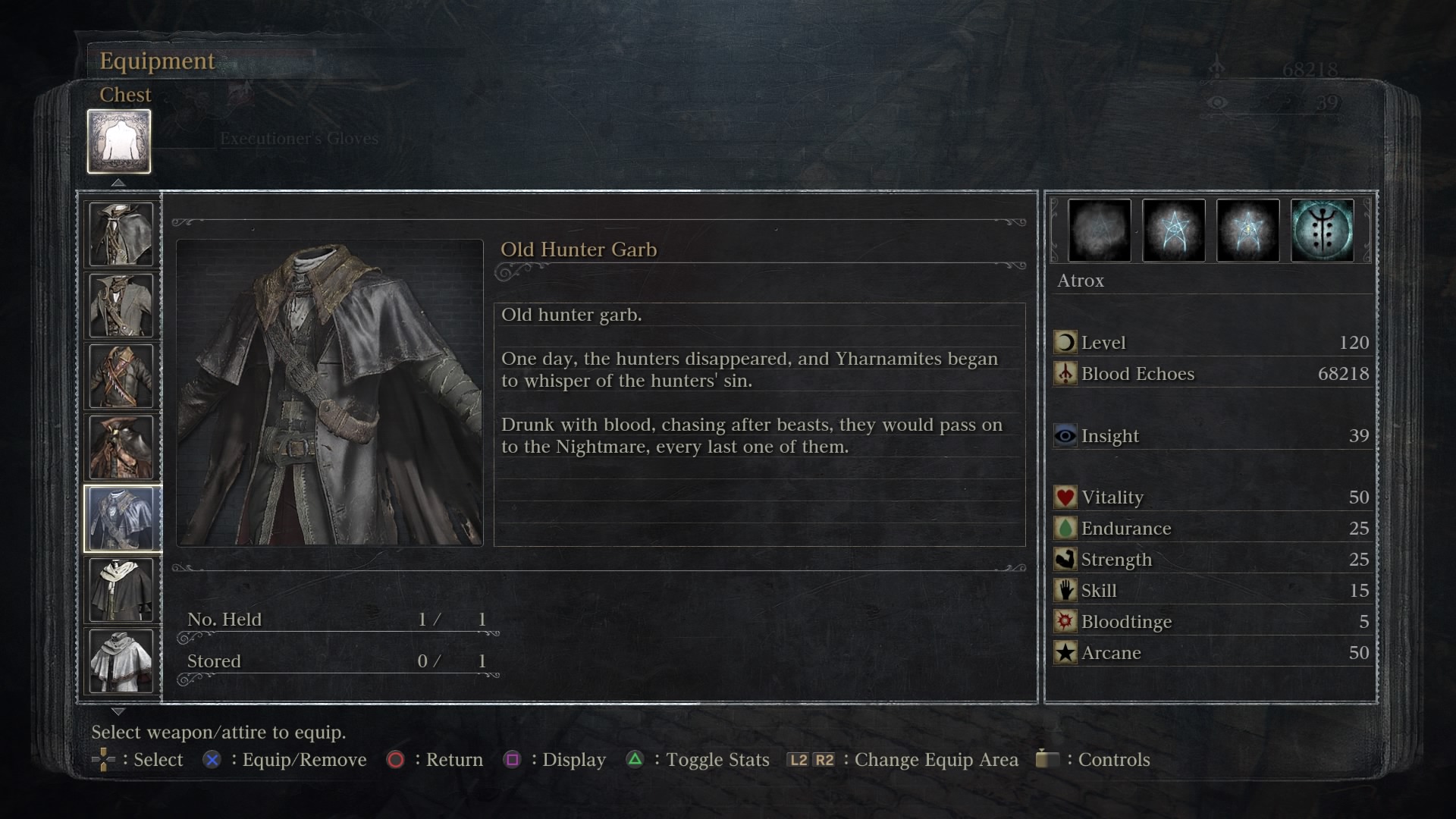Pick the brown garb with dark feathered mantle

121,447
